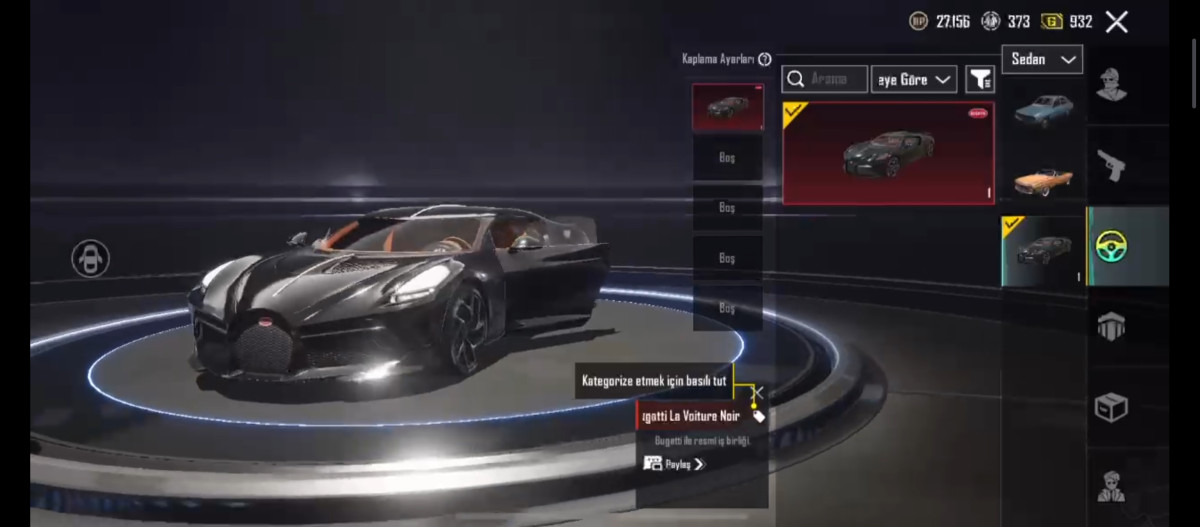Open the funnel filter options

[x=980, y=79]
